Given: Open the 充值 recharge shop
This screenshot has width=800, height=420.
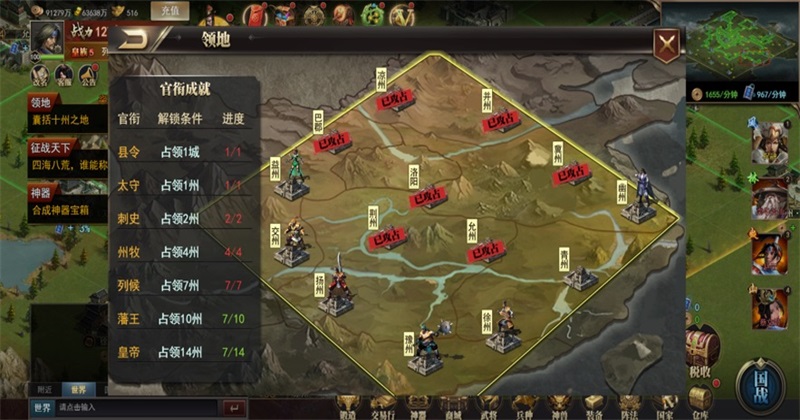Looking at the screenshot, I should (170, 11).
